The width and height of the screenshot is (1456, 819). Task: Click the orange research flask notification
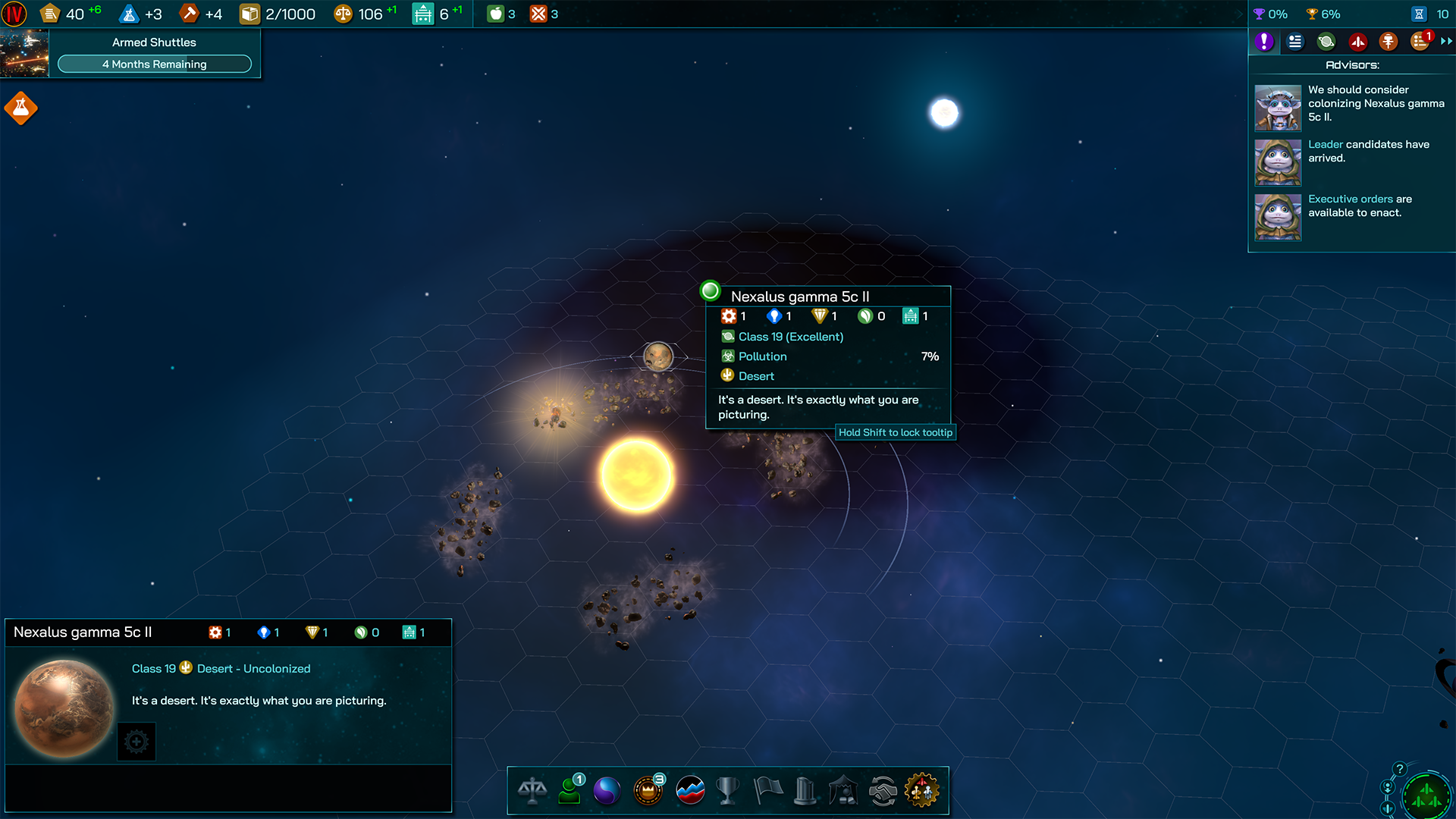pos(21,108)
